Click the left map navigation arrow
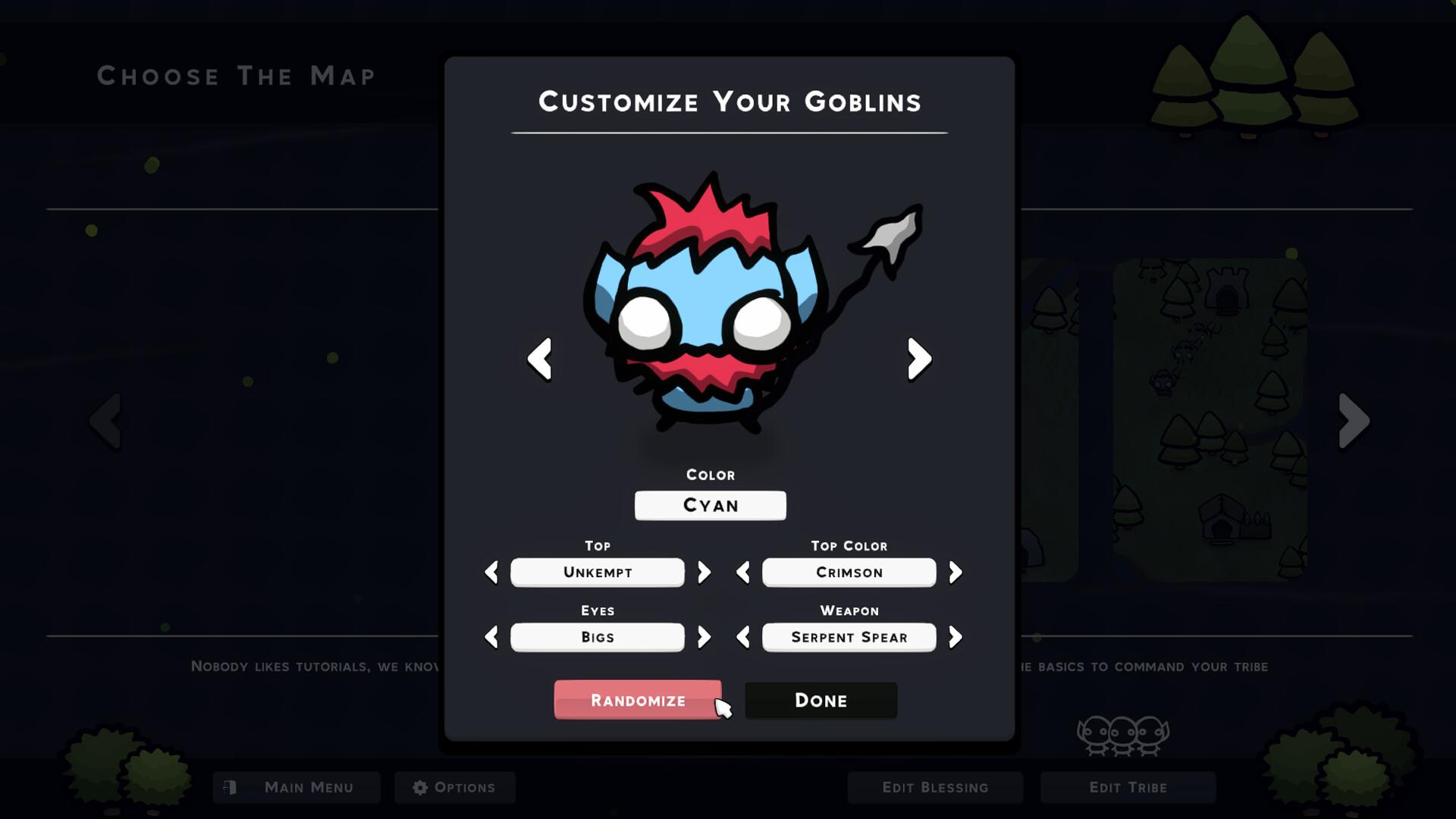Image resolution: width=1456 pixels, height=819 pixels. [106, 421]
